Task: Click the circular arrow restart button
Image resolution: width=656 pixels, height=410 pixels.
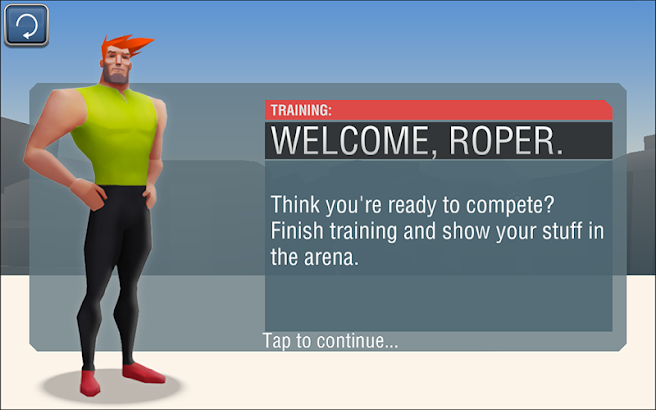Action: (26, 24)
